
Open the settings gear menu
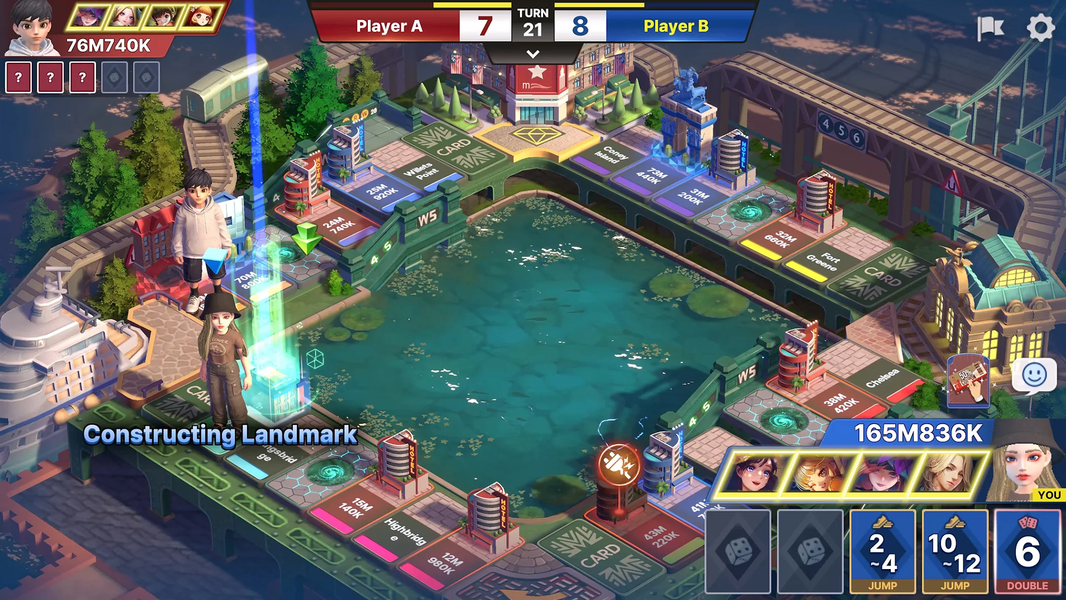coord(1041,28)
